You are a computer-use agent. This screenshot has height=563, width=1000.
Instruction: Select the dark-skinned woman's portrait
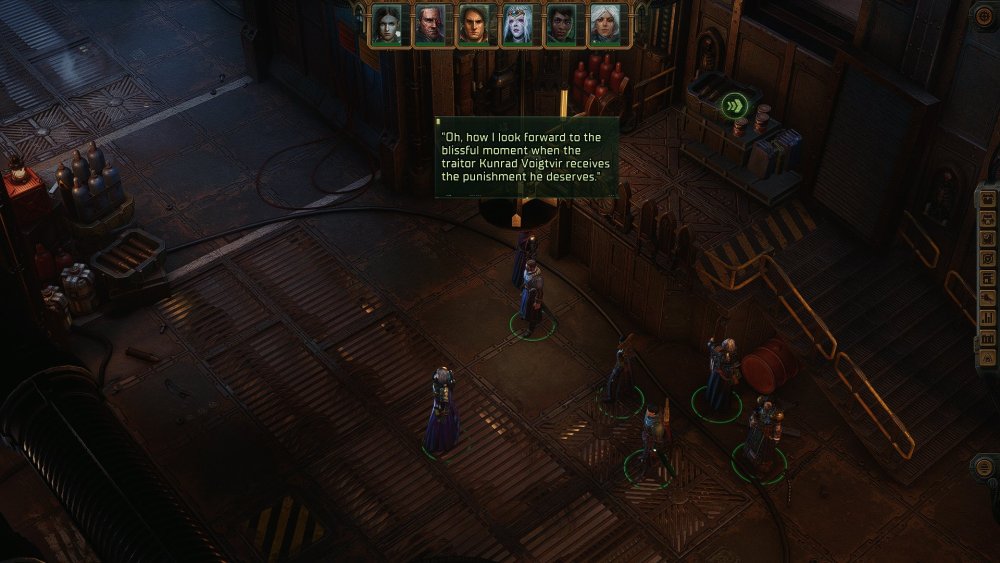point(560,25)
